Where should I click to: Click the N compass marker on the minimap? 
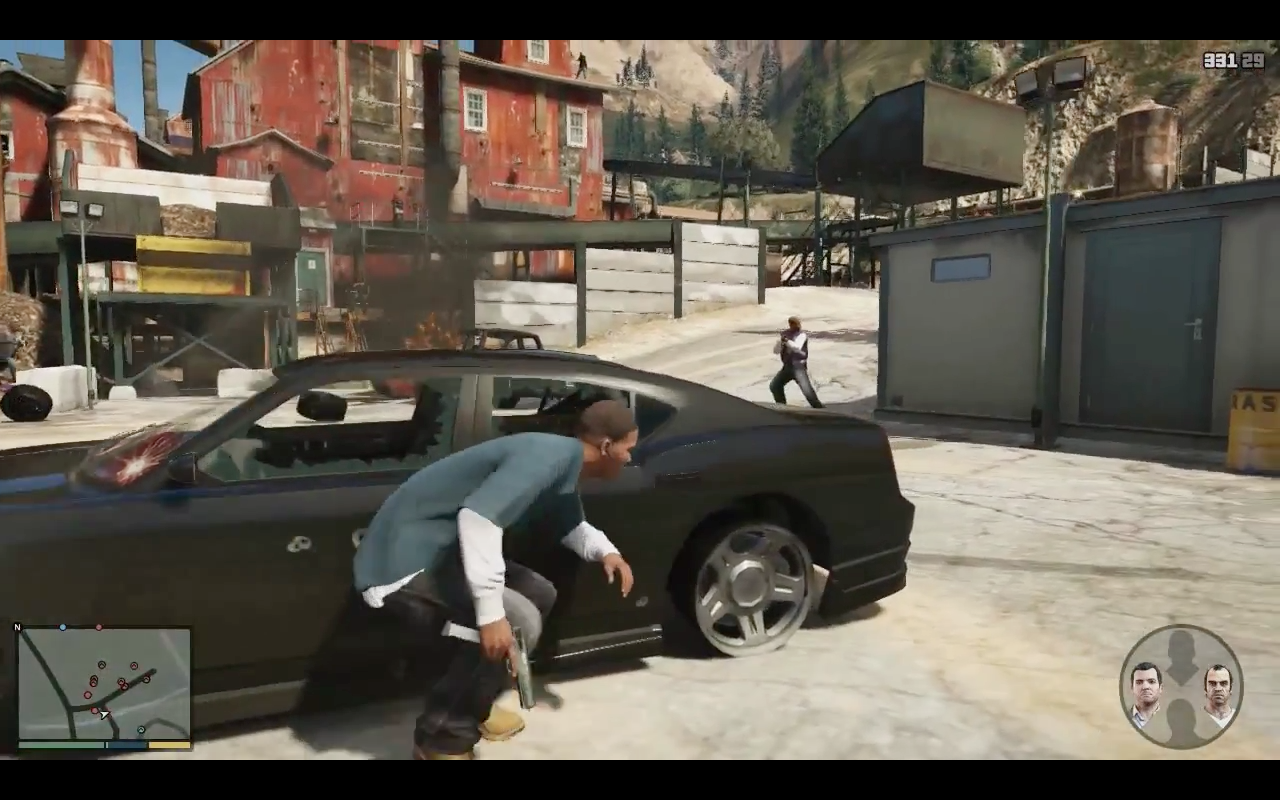(x=19, y=627)
